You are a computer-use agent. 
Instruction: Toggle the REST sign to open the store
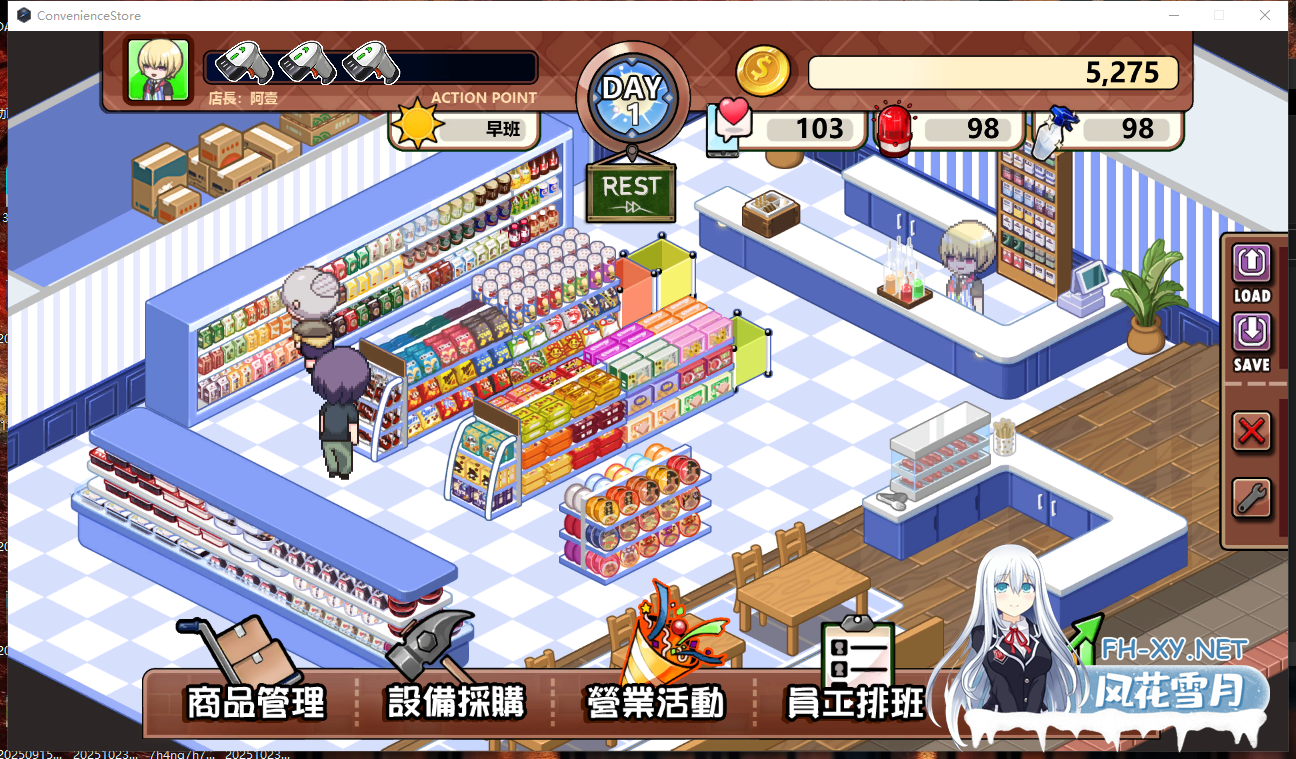coord(631,192)
